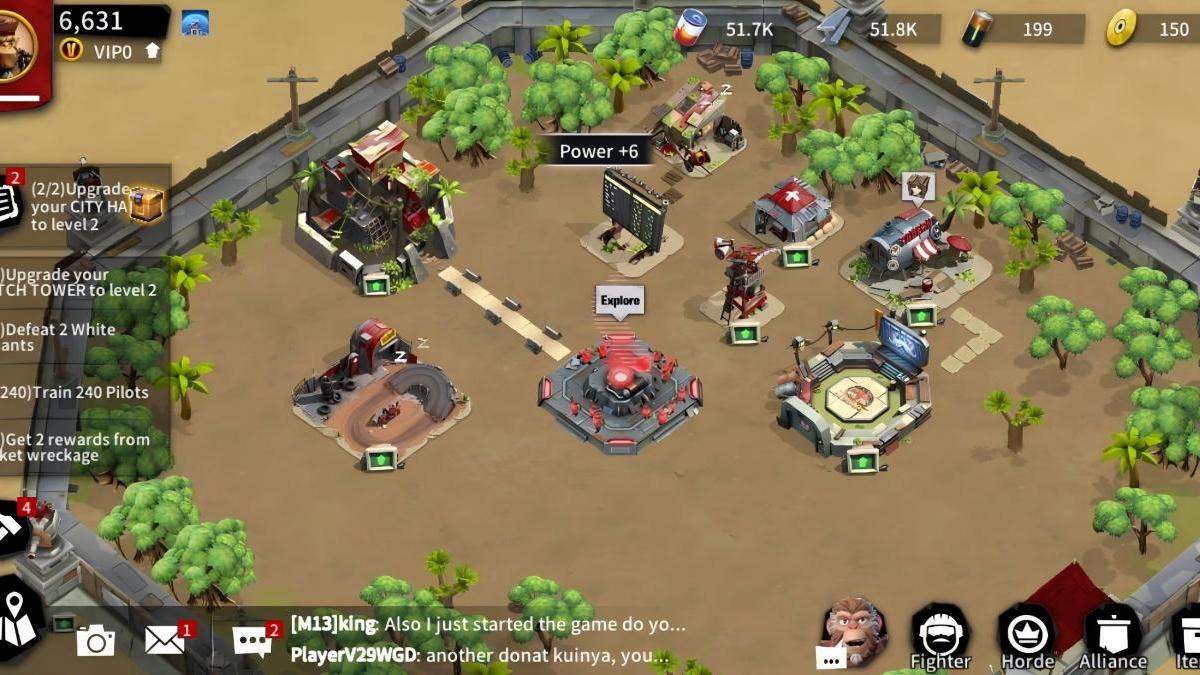Screen dimensions: 1200x675
Task: Tap the blue building icon beside power score
Action: pos(195,23)
